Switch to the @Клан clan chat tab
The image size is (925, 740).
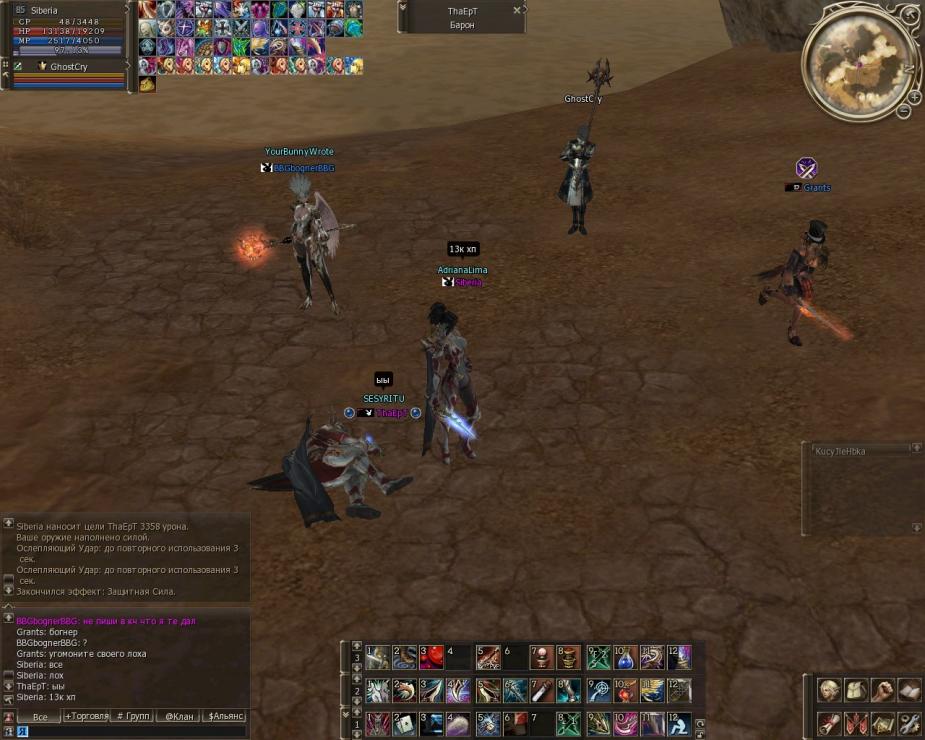click(x=179, y=716)
